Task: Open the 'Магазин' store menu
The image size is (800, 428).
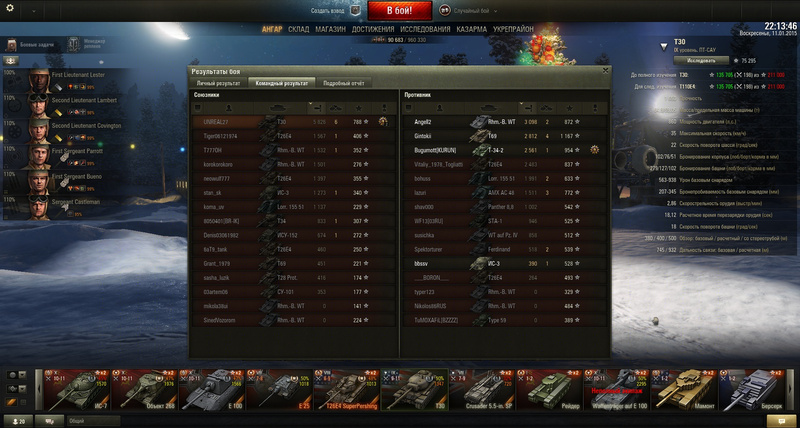Action: (330, 30)
